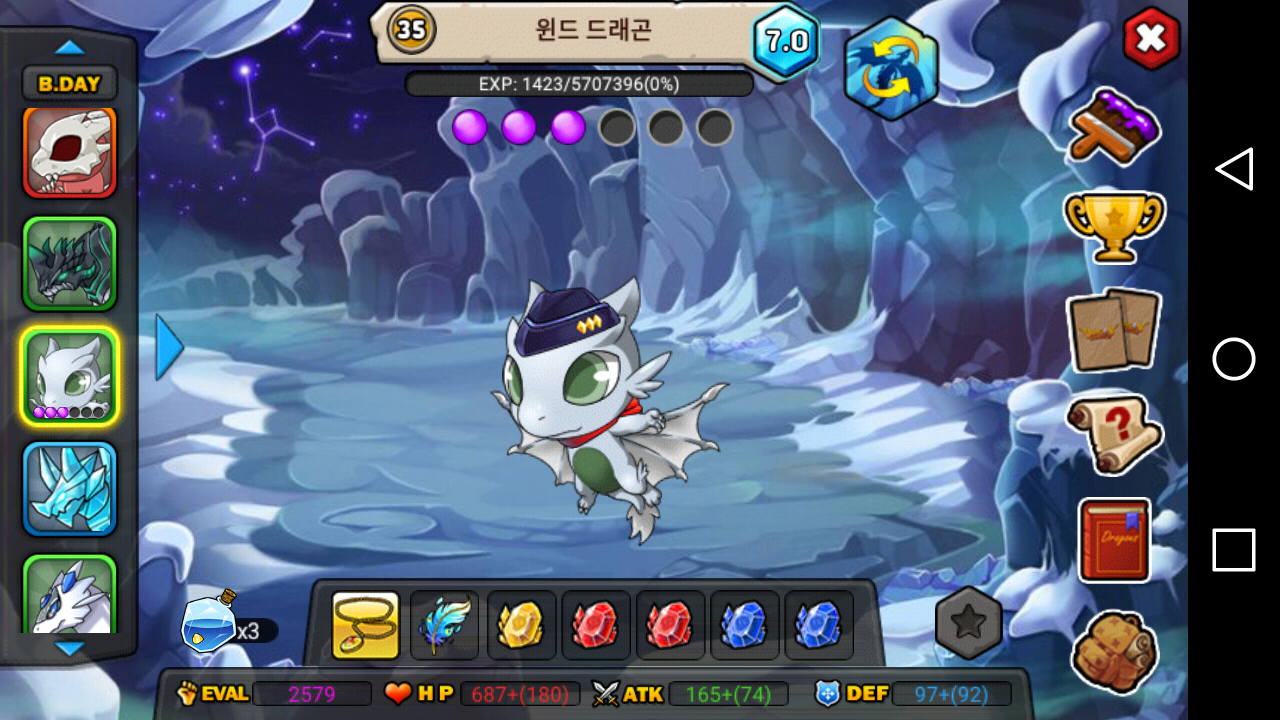
Task: Select the dark green dragon thumbnail
Action: [70, 264]
